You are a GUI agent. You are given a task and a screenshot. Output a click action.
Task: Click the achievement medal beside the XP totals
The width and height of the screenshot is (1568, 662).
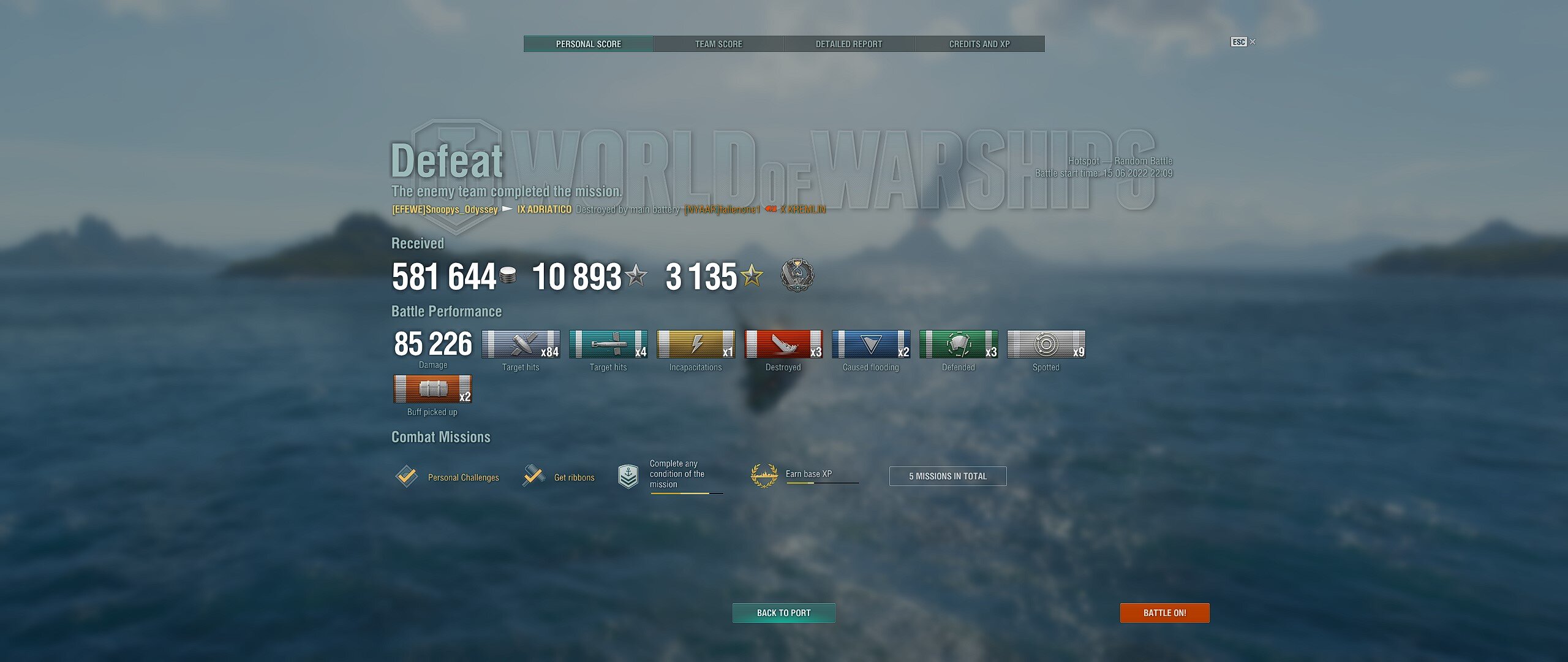[x=797, y=275]
